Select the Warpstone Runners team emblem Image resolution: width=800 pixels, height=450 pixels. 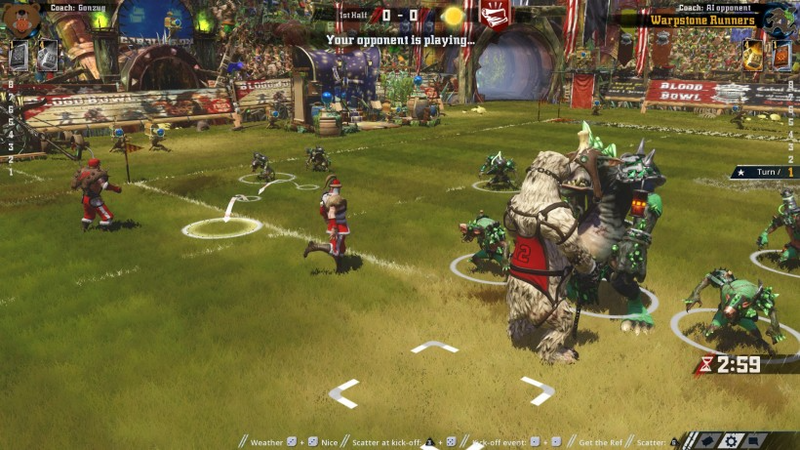click(780, 18)
